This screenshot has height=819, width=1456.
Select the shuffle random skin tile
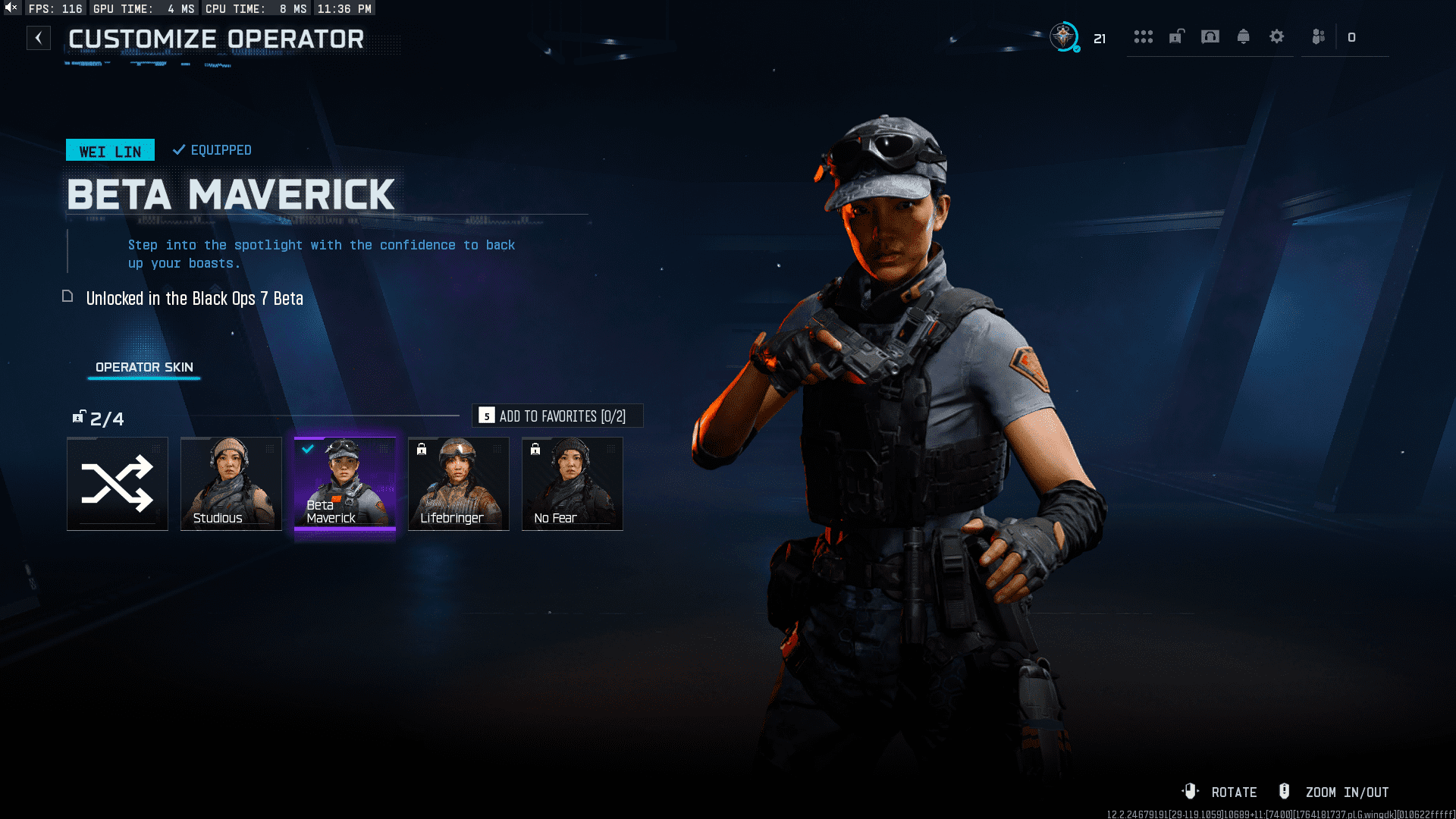[118, 484]
